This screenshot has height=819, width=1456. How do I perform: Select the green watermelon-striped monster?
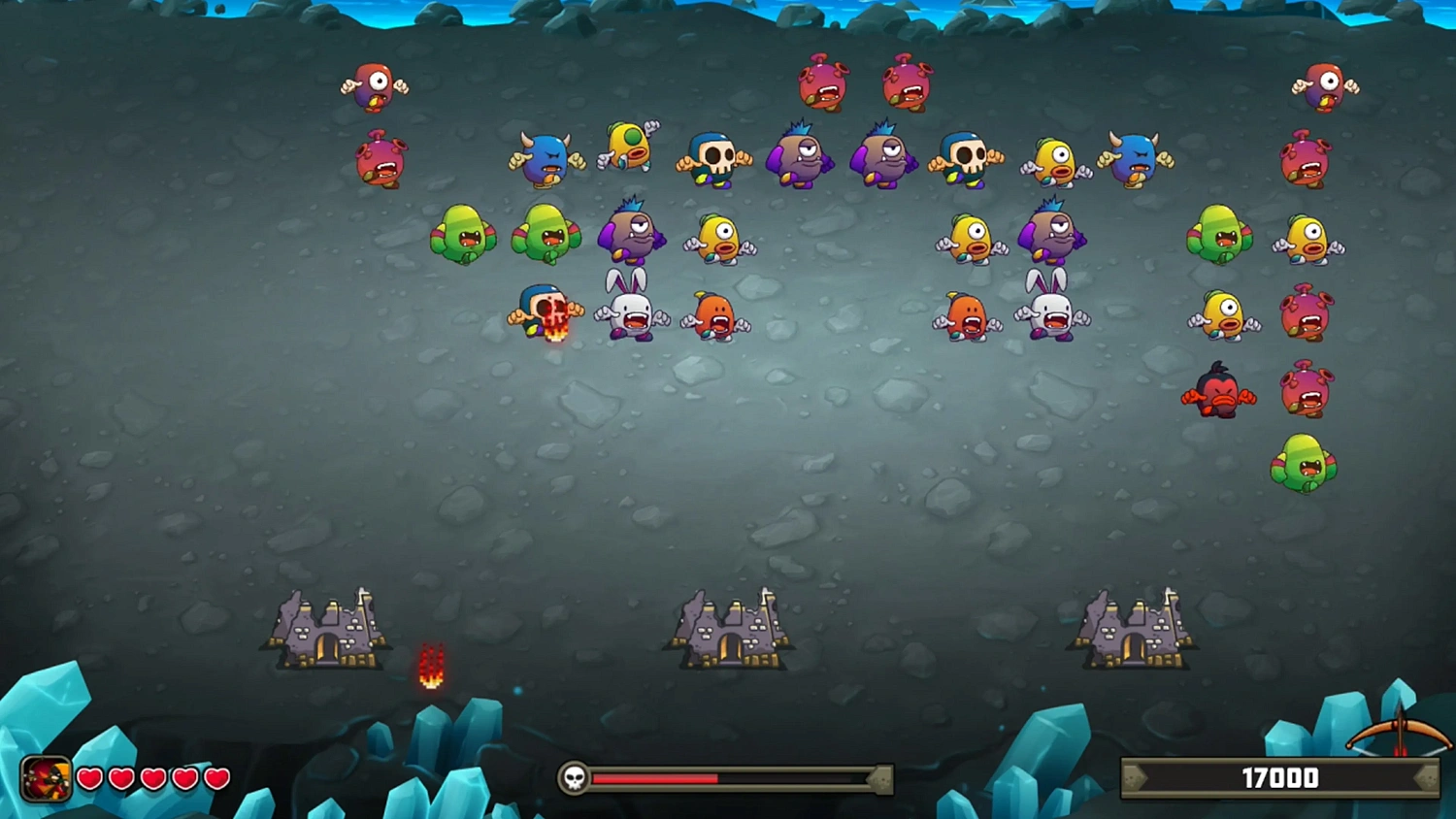464,236
